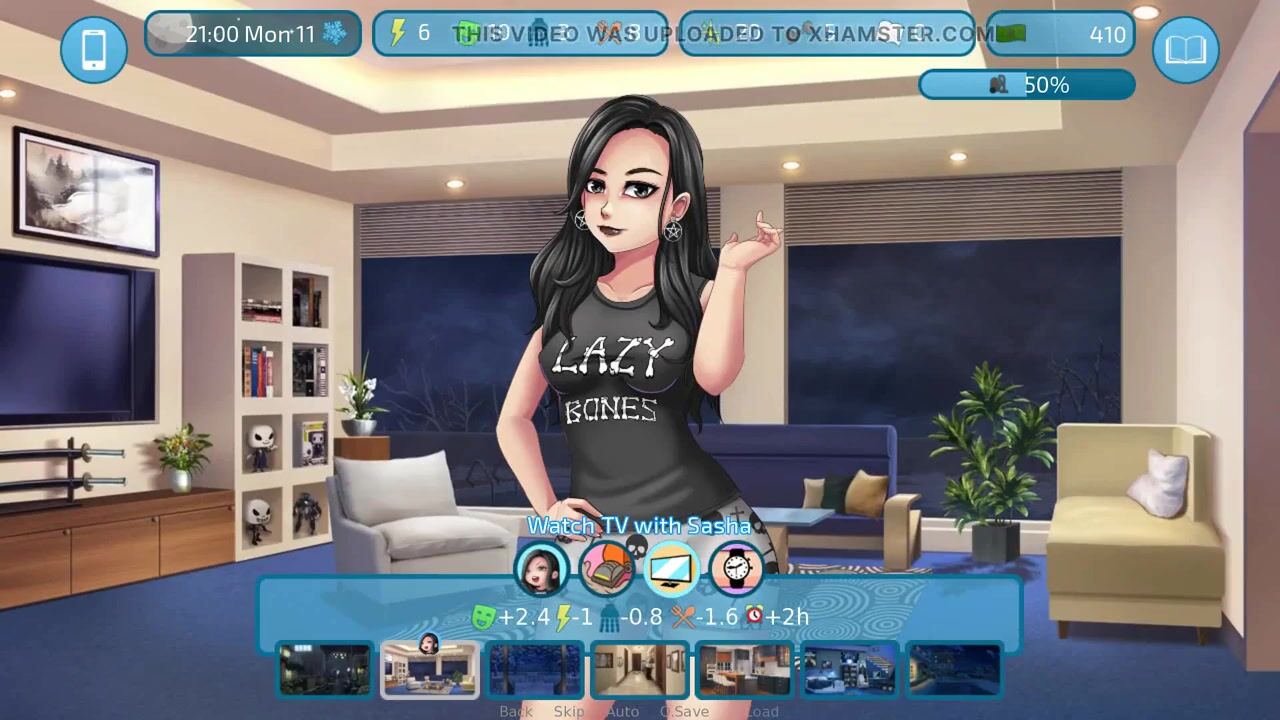Click the Back button
Viewport: 1280px width, 720px height.
tap(516, 712)
